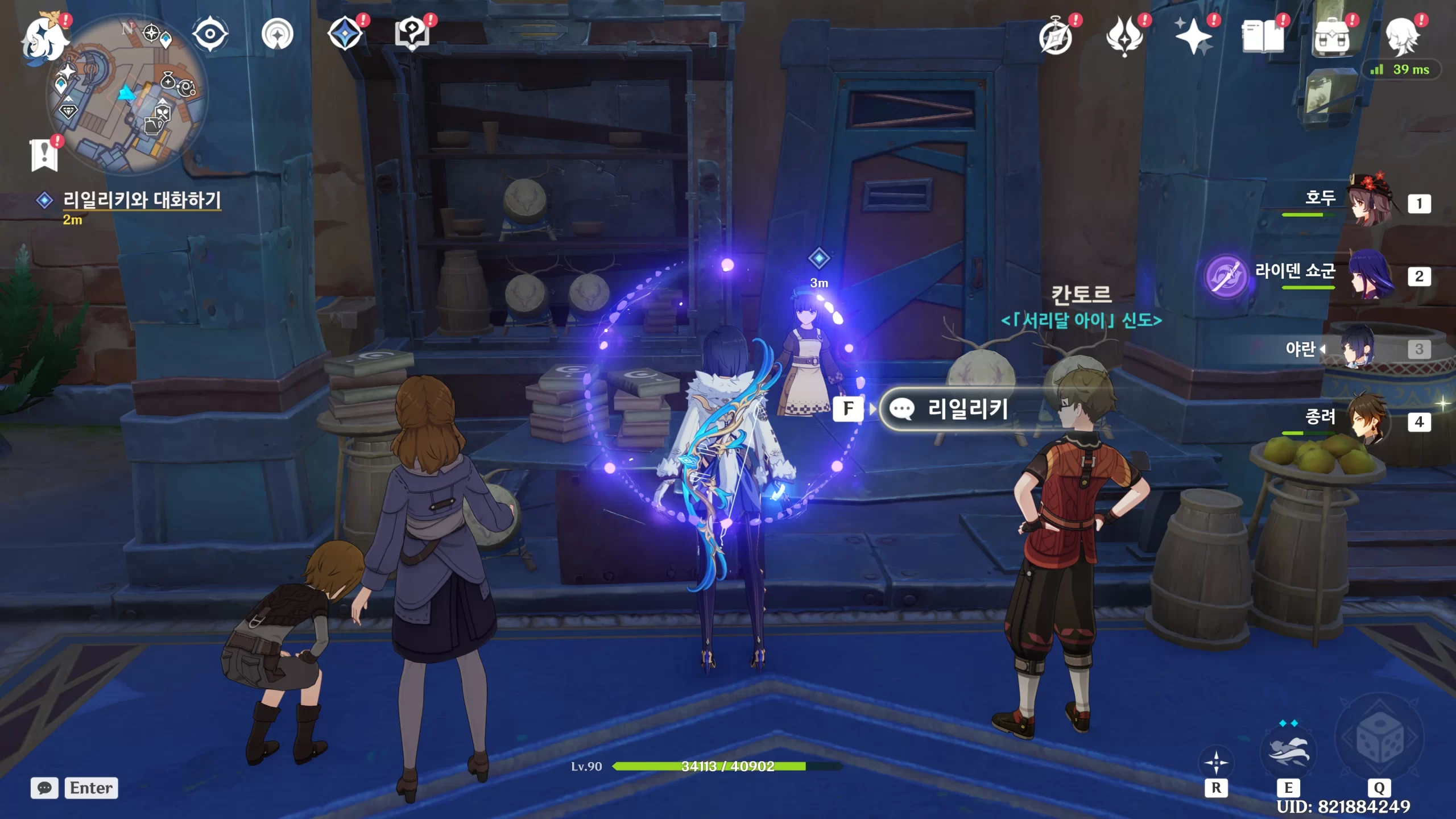Open the adventurer handbook book icon

click(1263, 37)
